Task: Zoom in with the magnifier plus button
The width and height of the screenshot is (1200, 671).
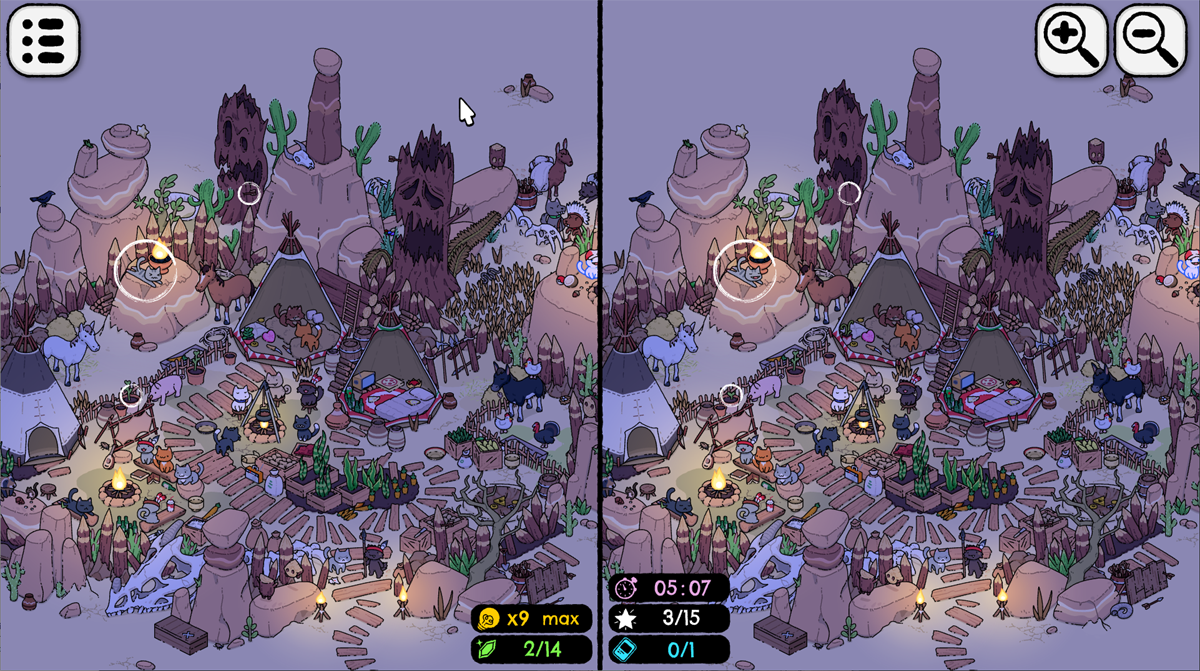Action: click(1071, 40)
